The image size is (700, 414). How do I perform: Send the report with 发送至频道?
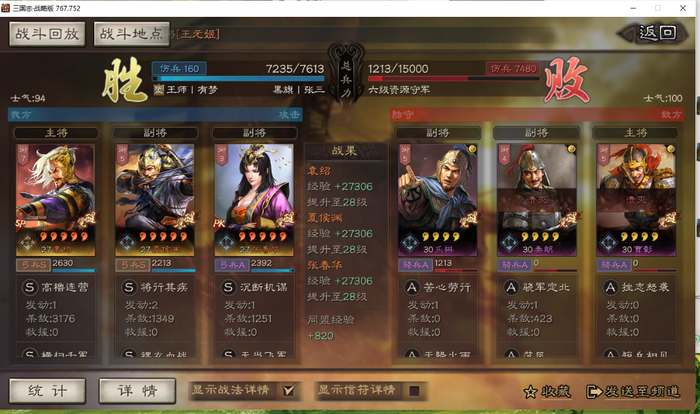636,391
